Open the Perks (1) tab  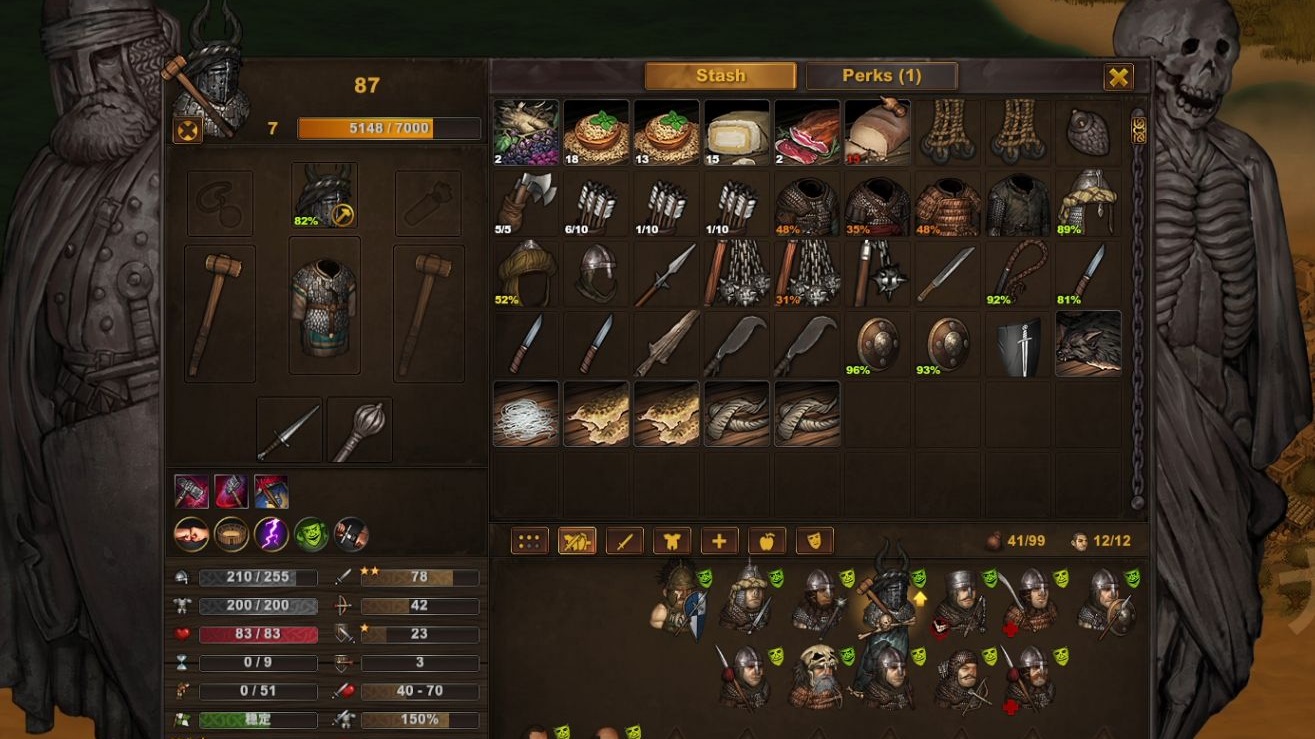pos(881,76)
